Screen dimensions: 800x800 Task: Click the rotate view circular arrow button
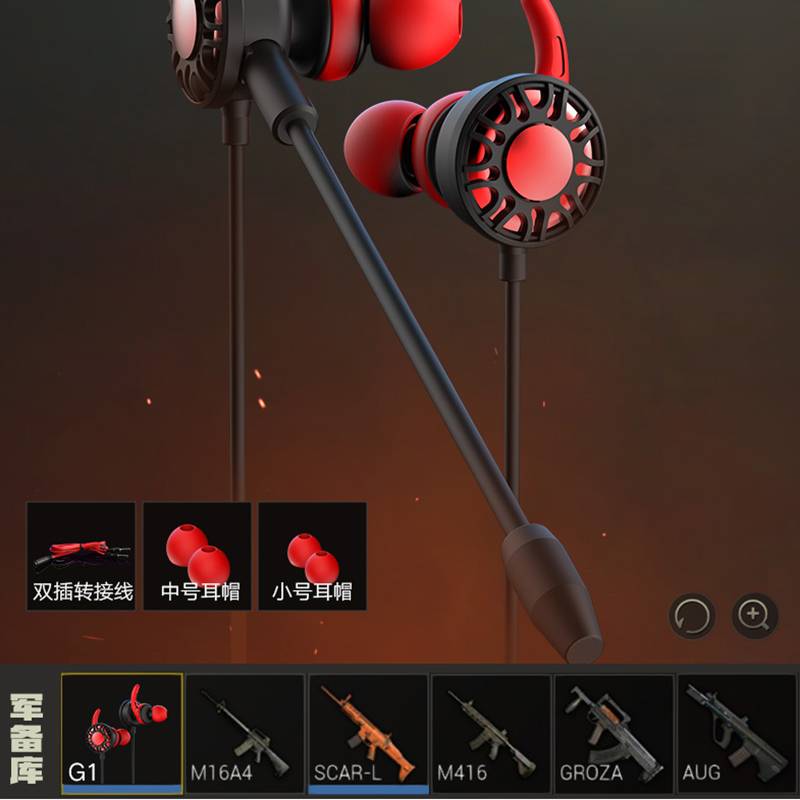(692, 615)
